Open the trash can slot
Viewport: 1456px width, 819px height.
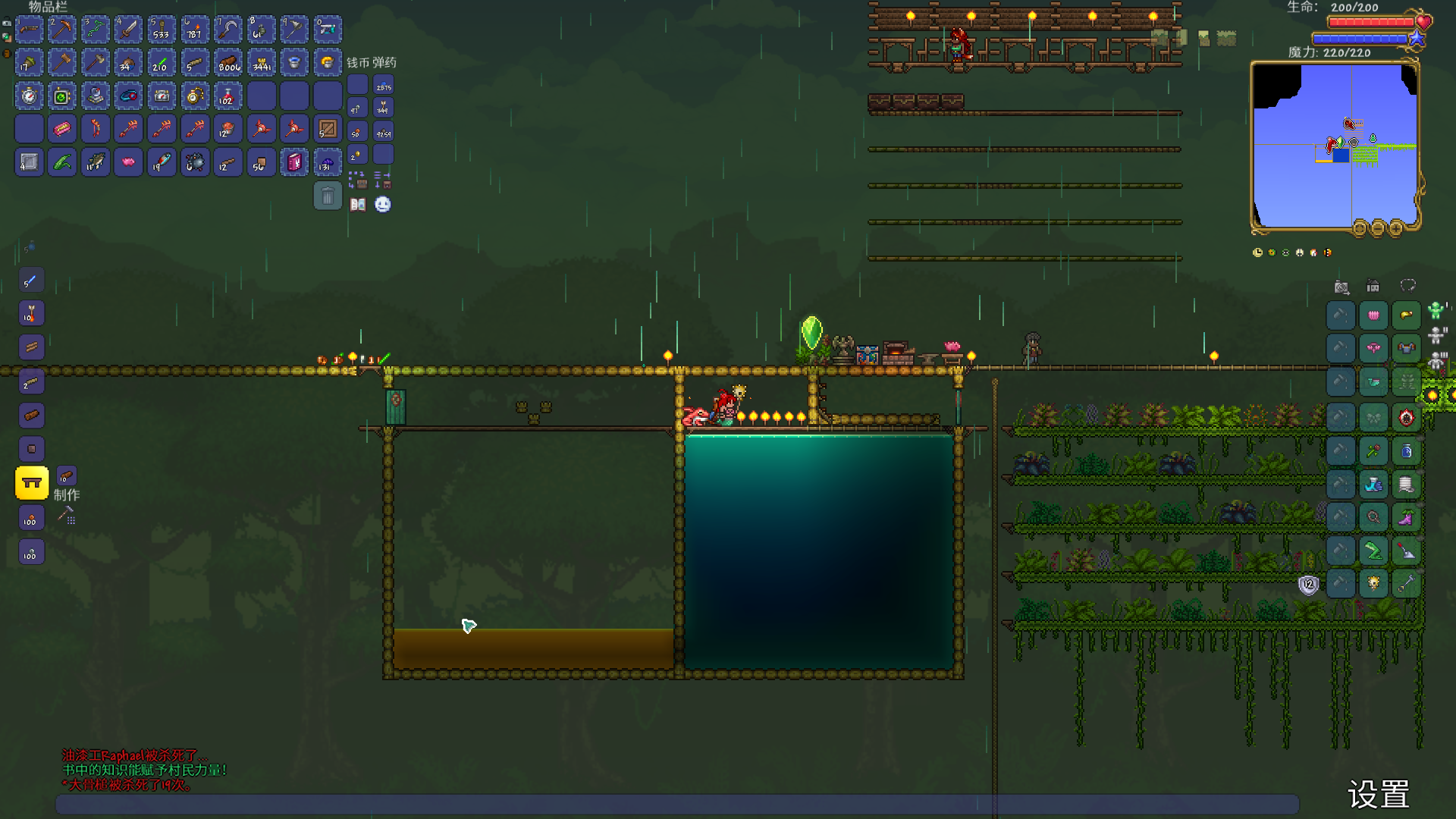point(328,196)
